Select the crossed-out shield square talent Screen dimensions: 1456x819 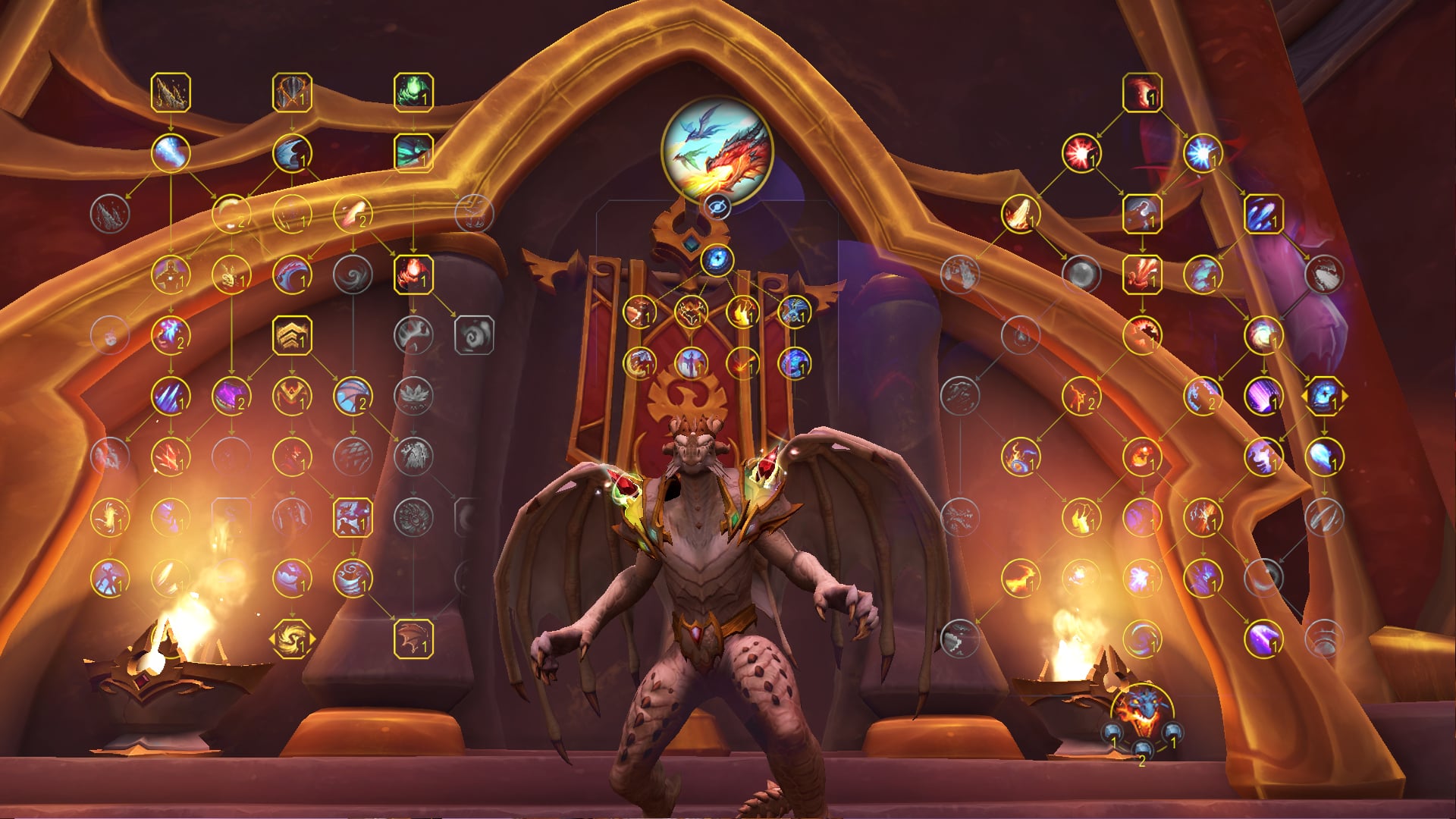[x=292, y=93]
